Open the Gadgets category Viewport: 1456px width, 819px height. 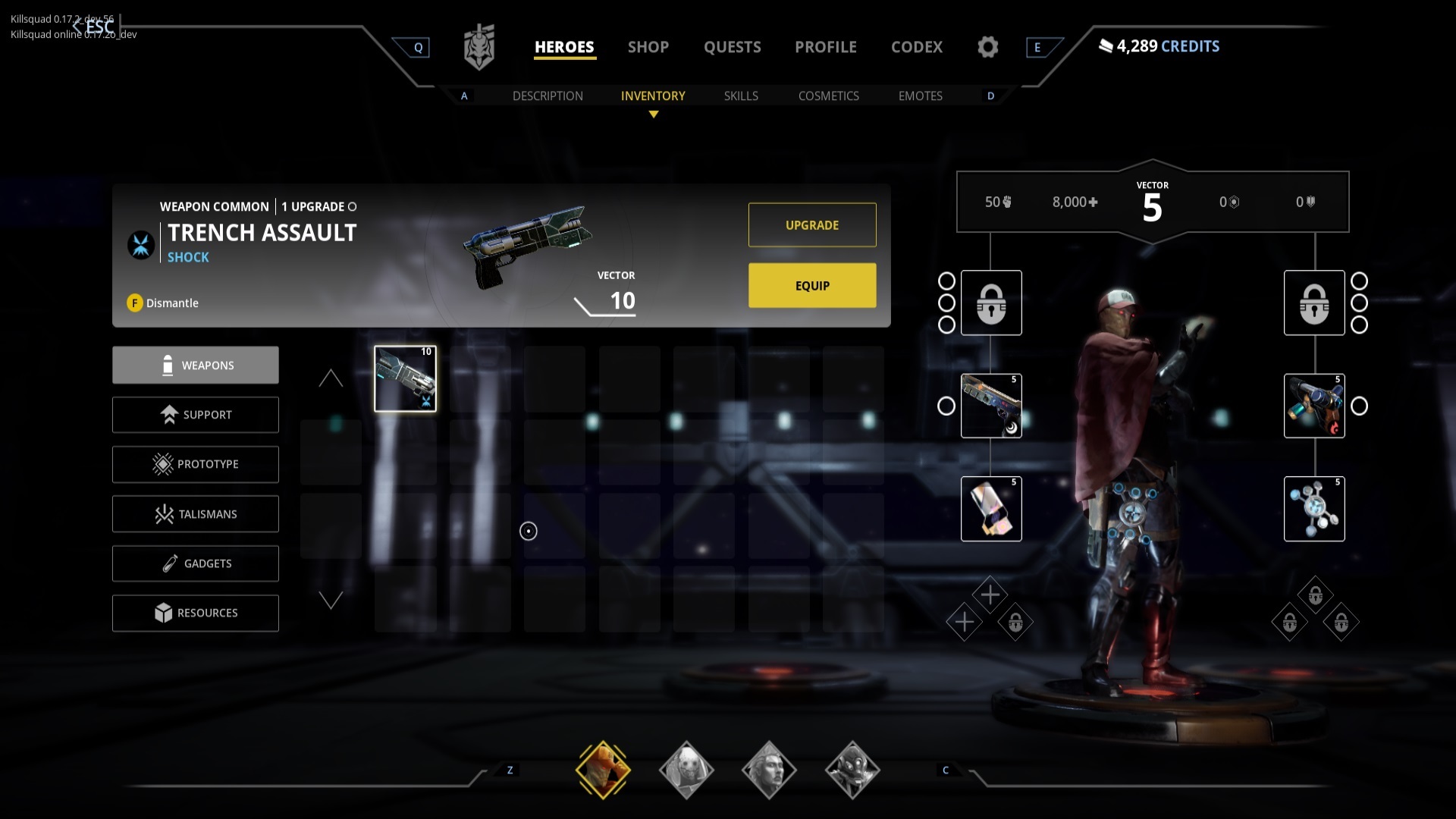pyautogui.click(x=196, y=563)
